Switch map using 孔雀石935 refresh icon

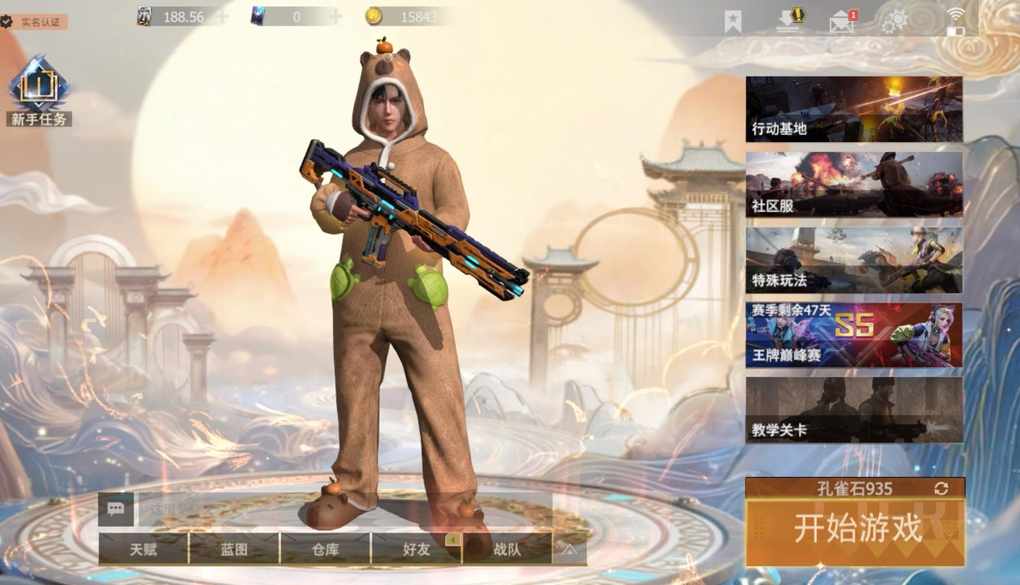point(941,488)
